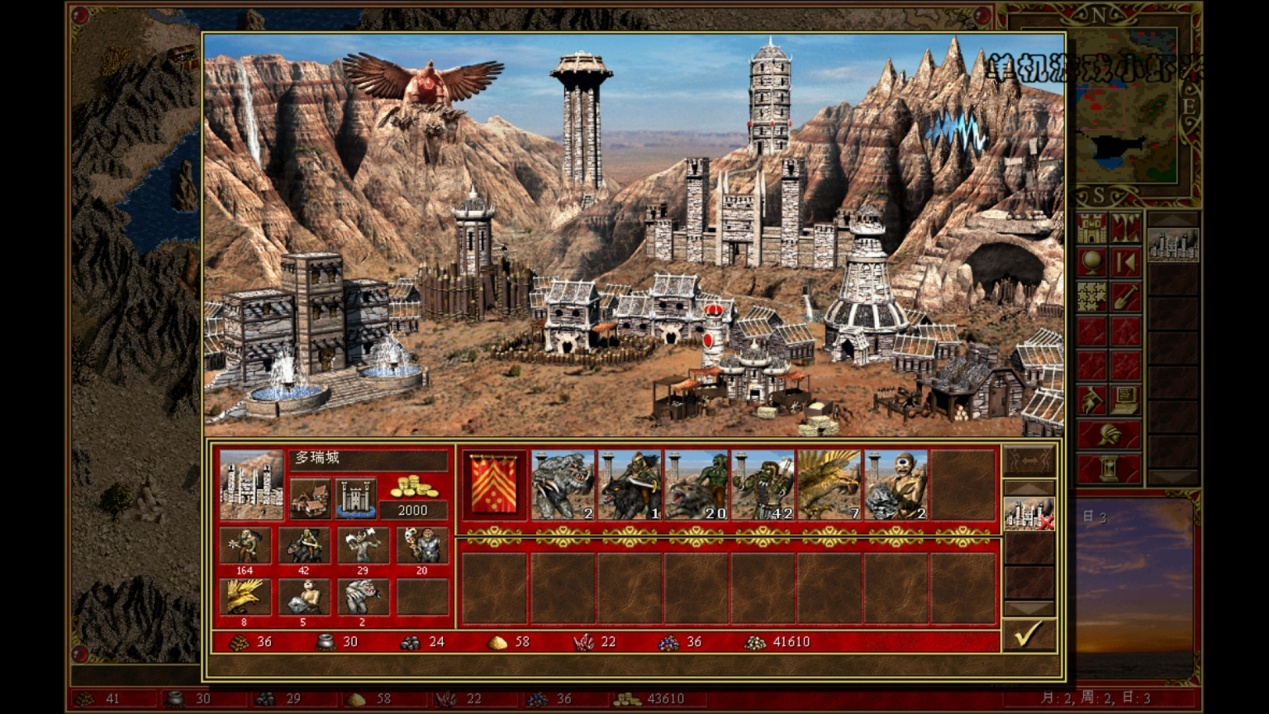Open the fort castle icon
The image size is (1269, 714).
pos(355,497)
